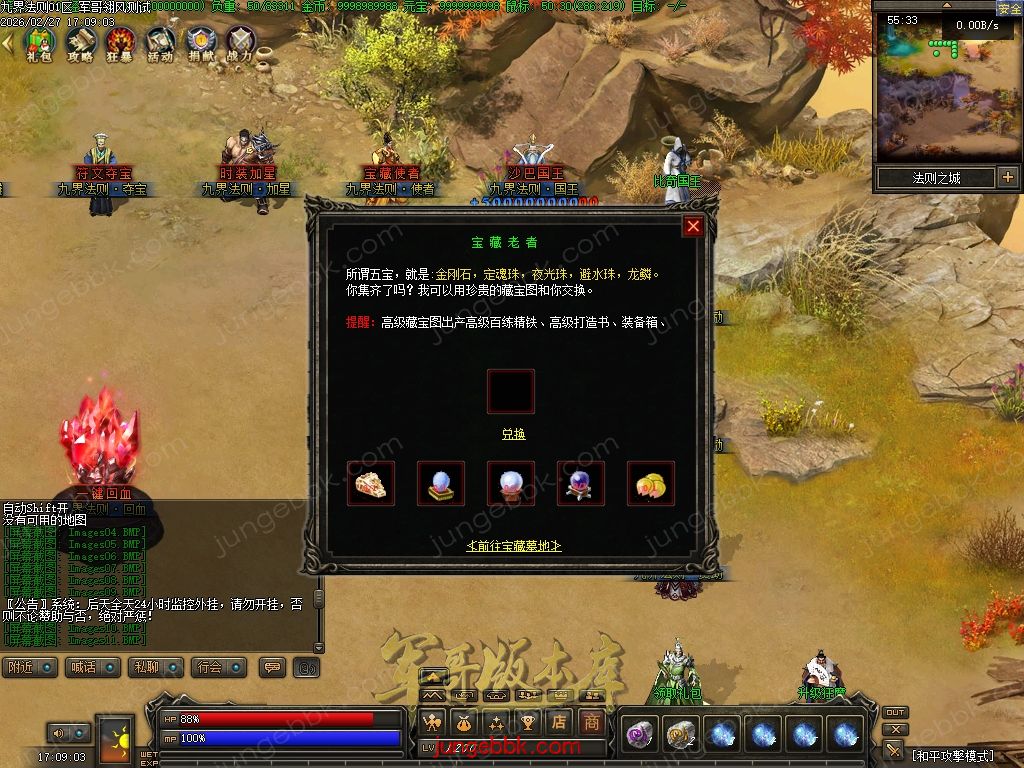Open the 捐献 donation icon
The width and height of the screenshot is (1024, 768).
201,43
